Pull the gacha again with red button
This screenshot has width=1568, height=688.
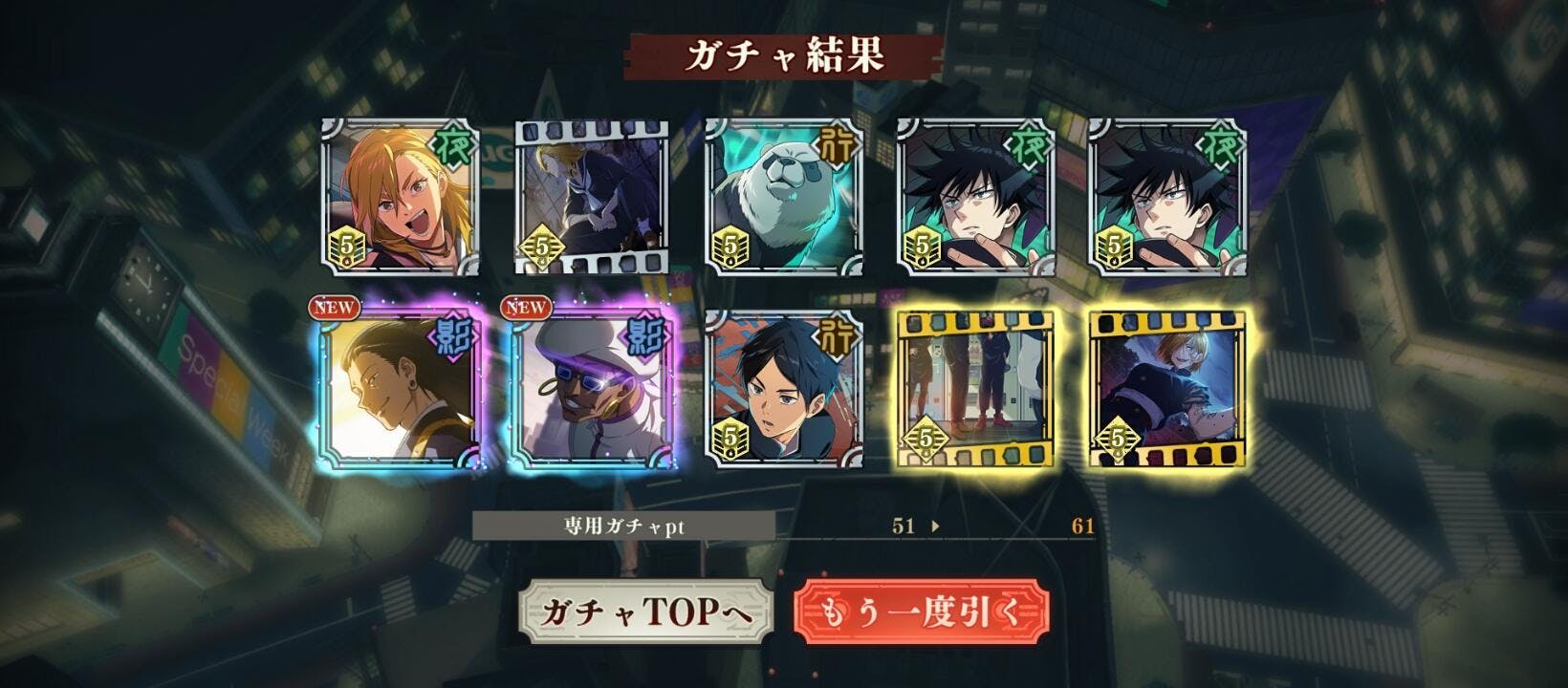click(921, 612)
